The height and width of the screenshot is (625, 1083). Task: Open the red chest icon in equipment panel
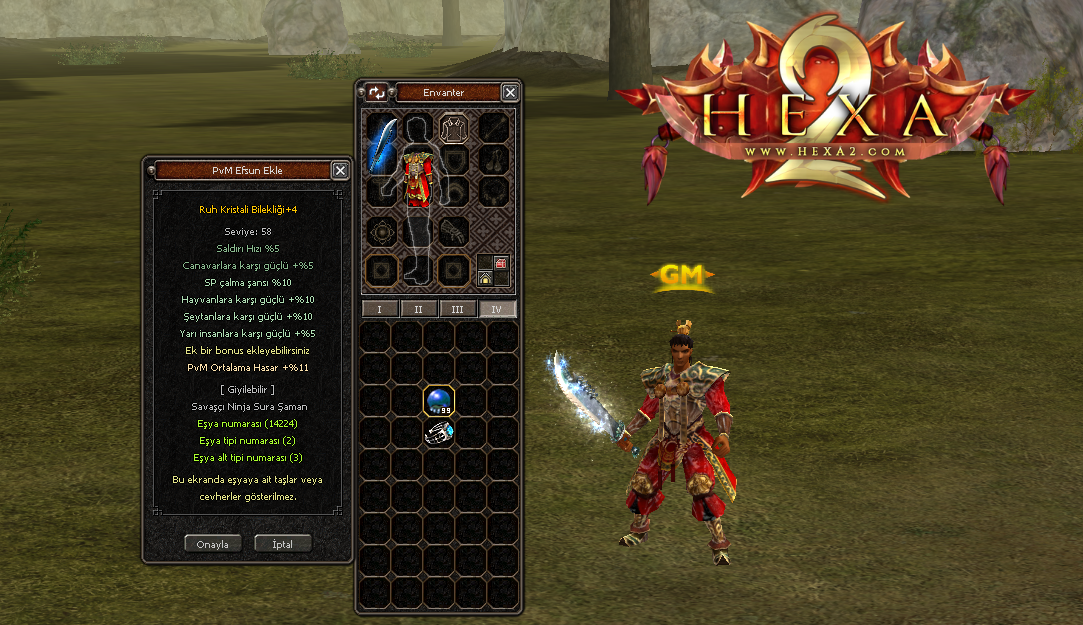tap(501, 263)
